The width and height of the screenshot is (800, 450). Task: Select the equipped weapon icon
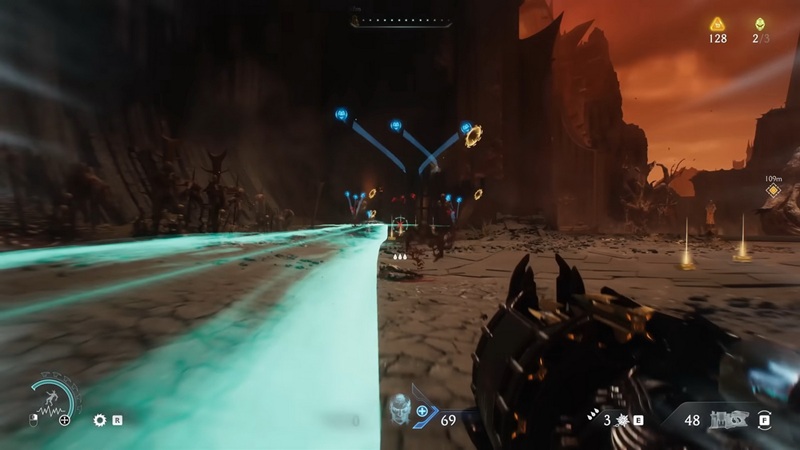coord(726,420)
